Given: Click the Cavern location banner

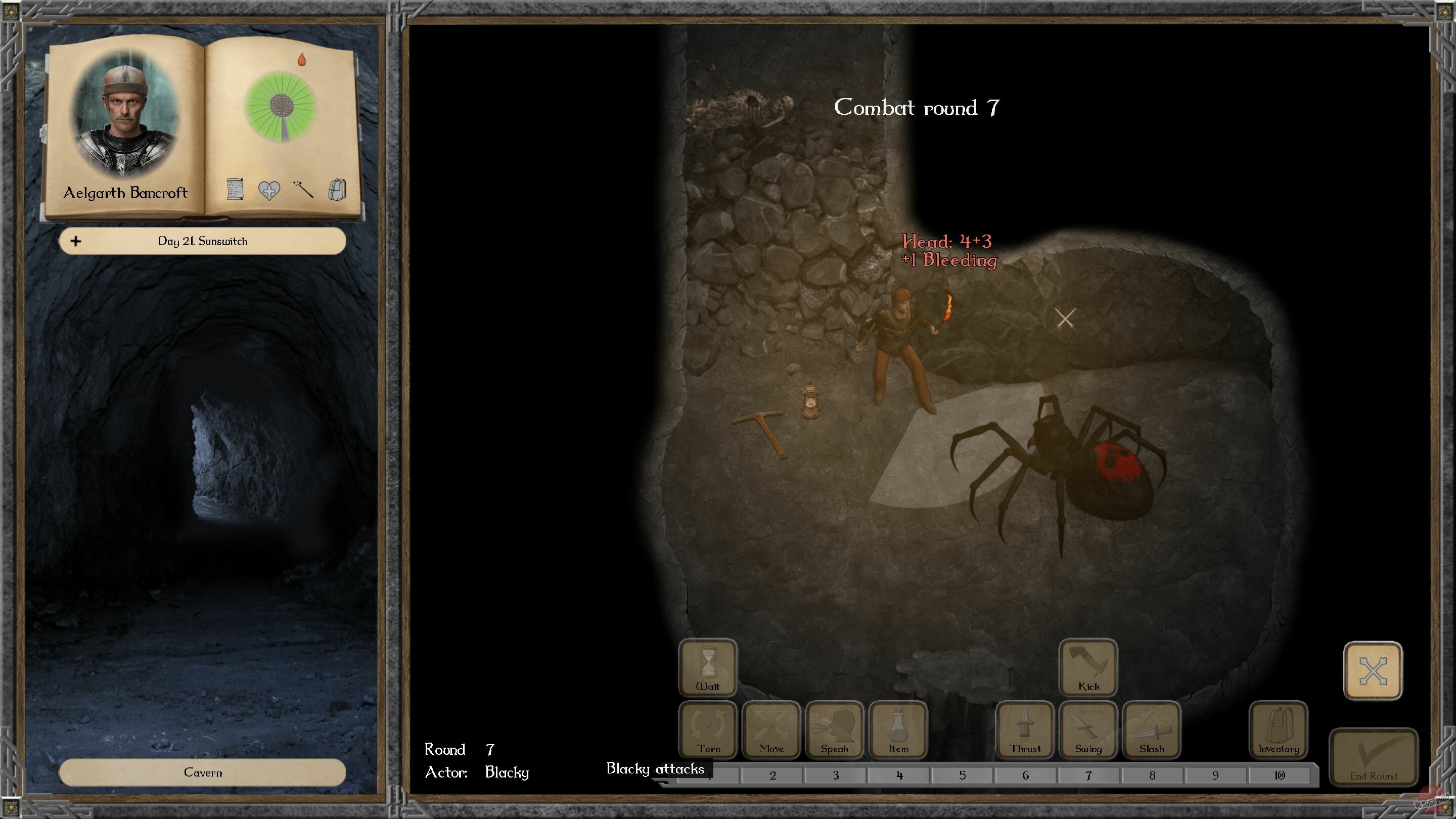Looking at the screenshot, I should click(x=203, y=772).
